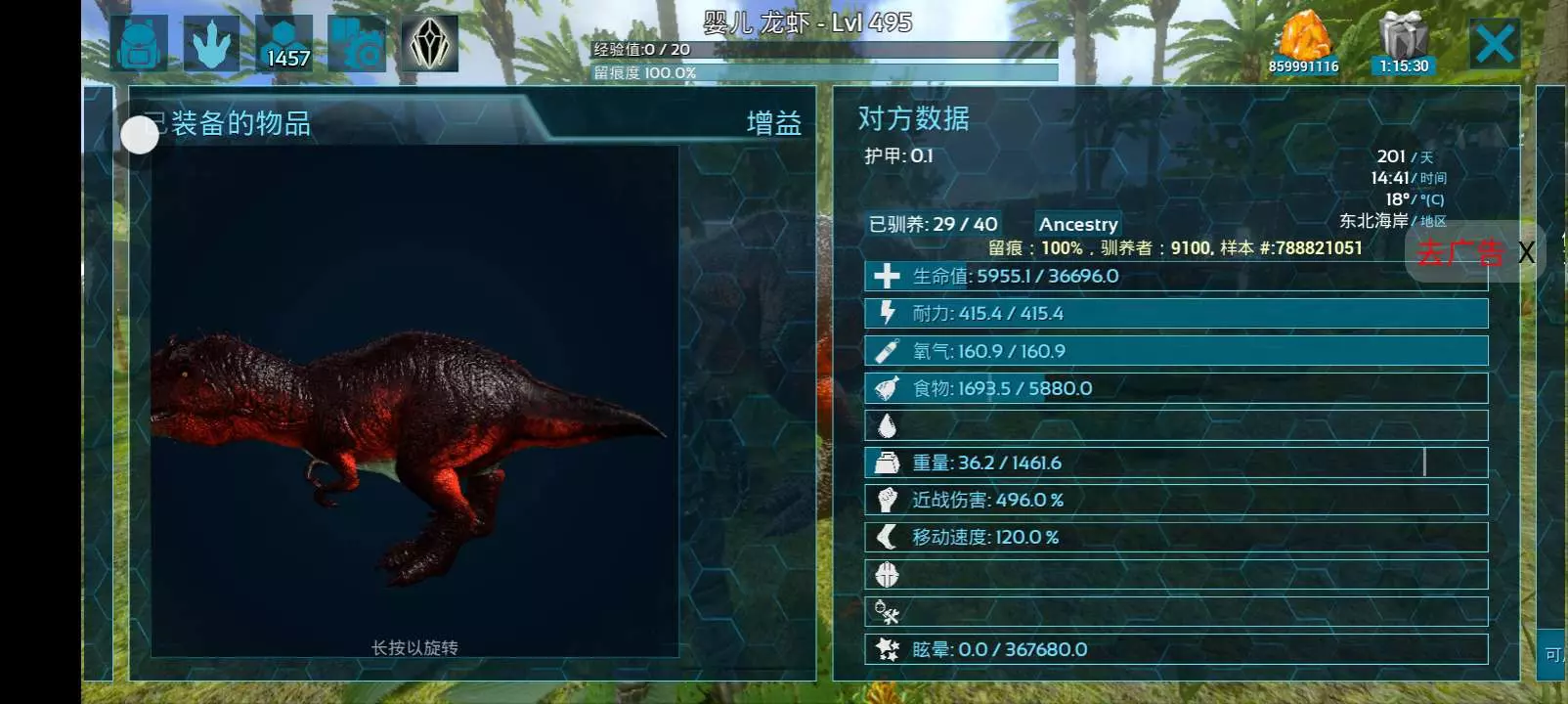Image resolution: width=1568 pixels, height=704 pixels.
Task: Open the hexagon icon showing 1457
Action: pyautogui.click(x=284, y=44)
